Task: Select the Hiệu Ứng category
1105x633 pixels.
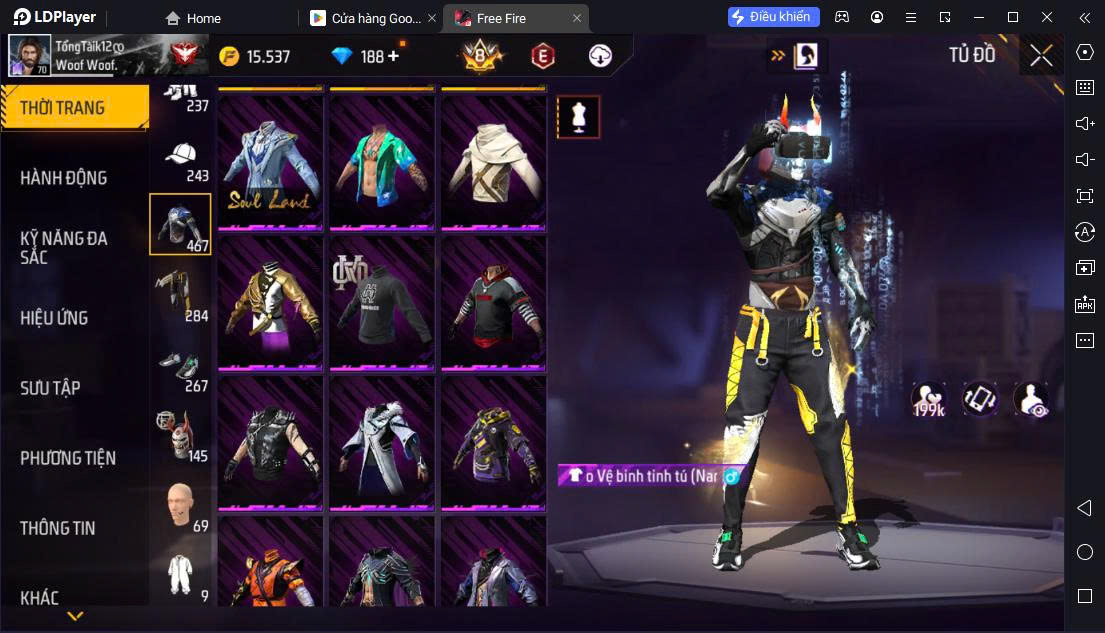Action: click(55, 318)
